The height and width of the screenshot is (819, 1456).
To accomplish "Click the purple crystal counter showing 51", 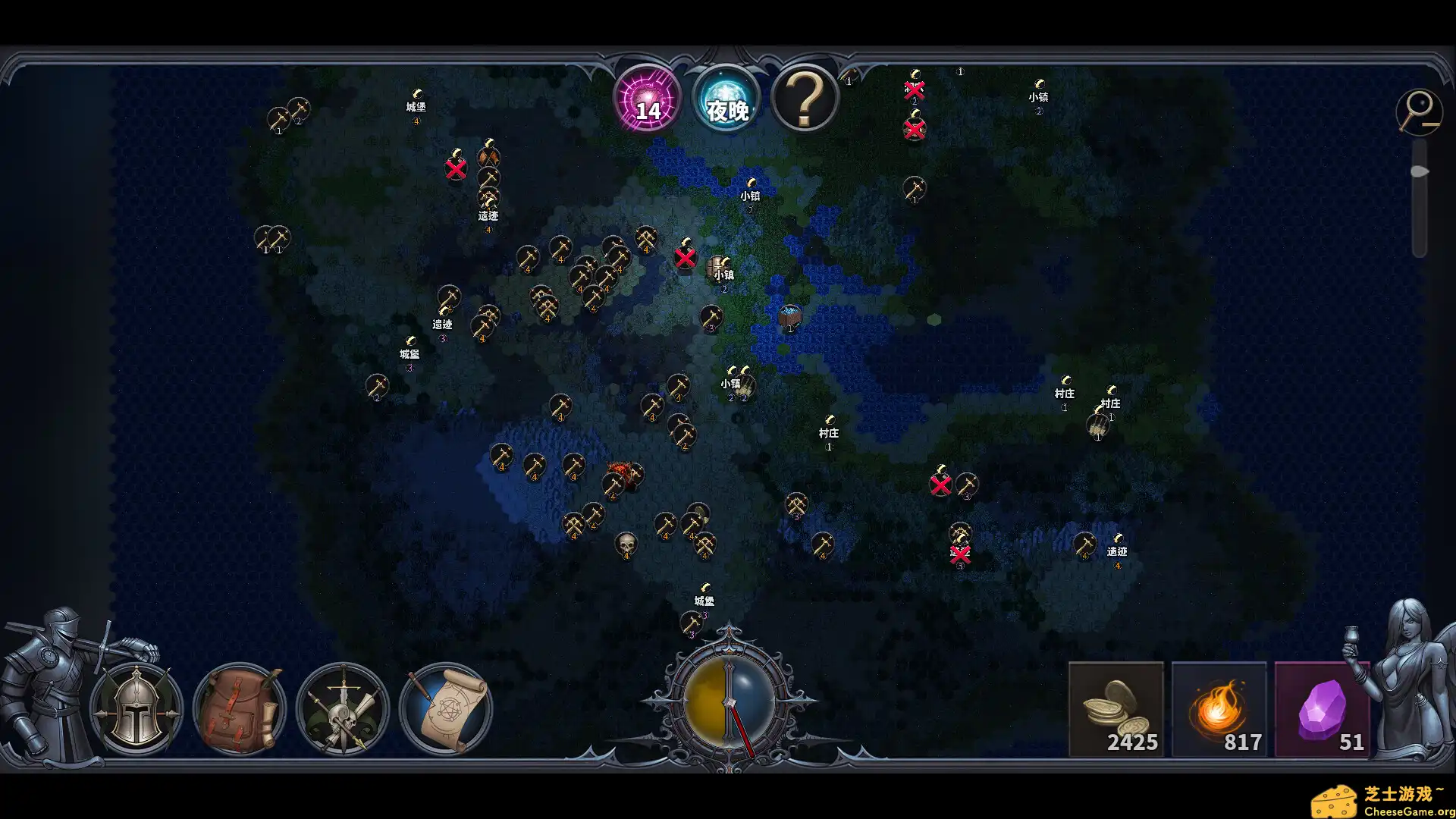I will (x=1323, y=711).
